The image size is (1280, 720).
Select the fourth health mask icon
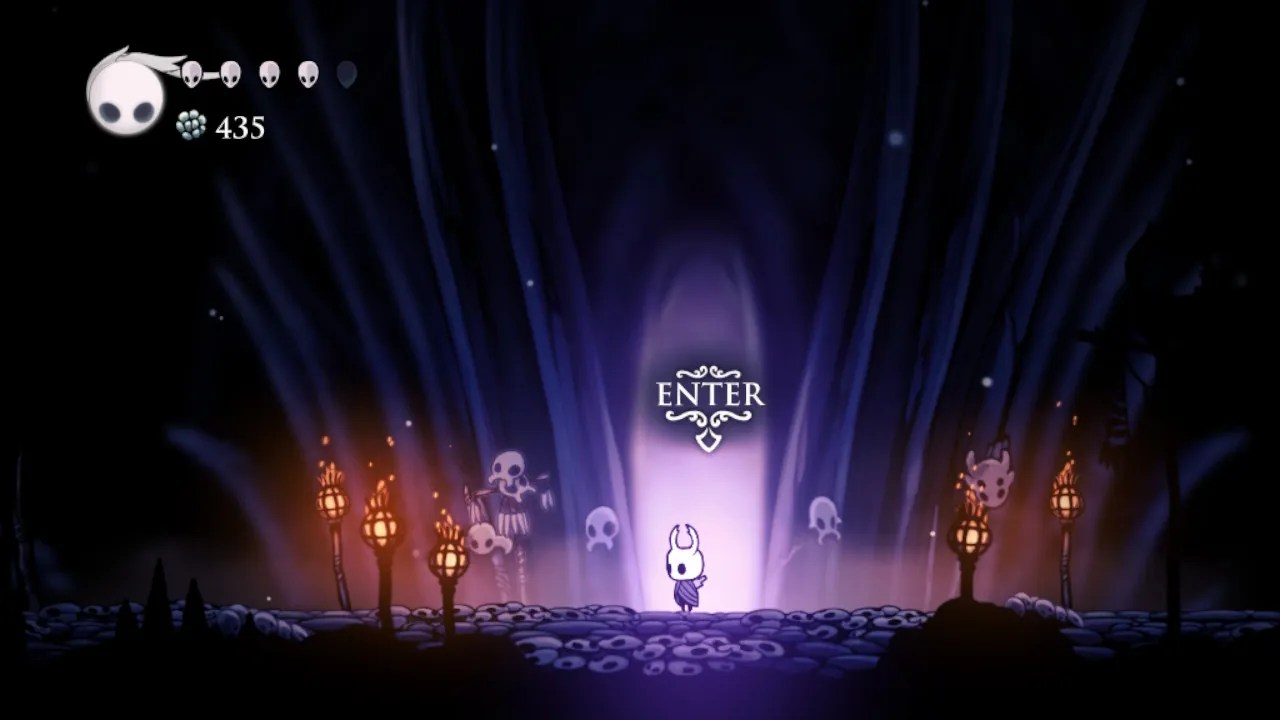coord(307,72)
